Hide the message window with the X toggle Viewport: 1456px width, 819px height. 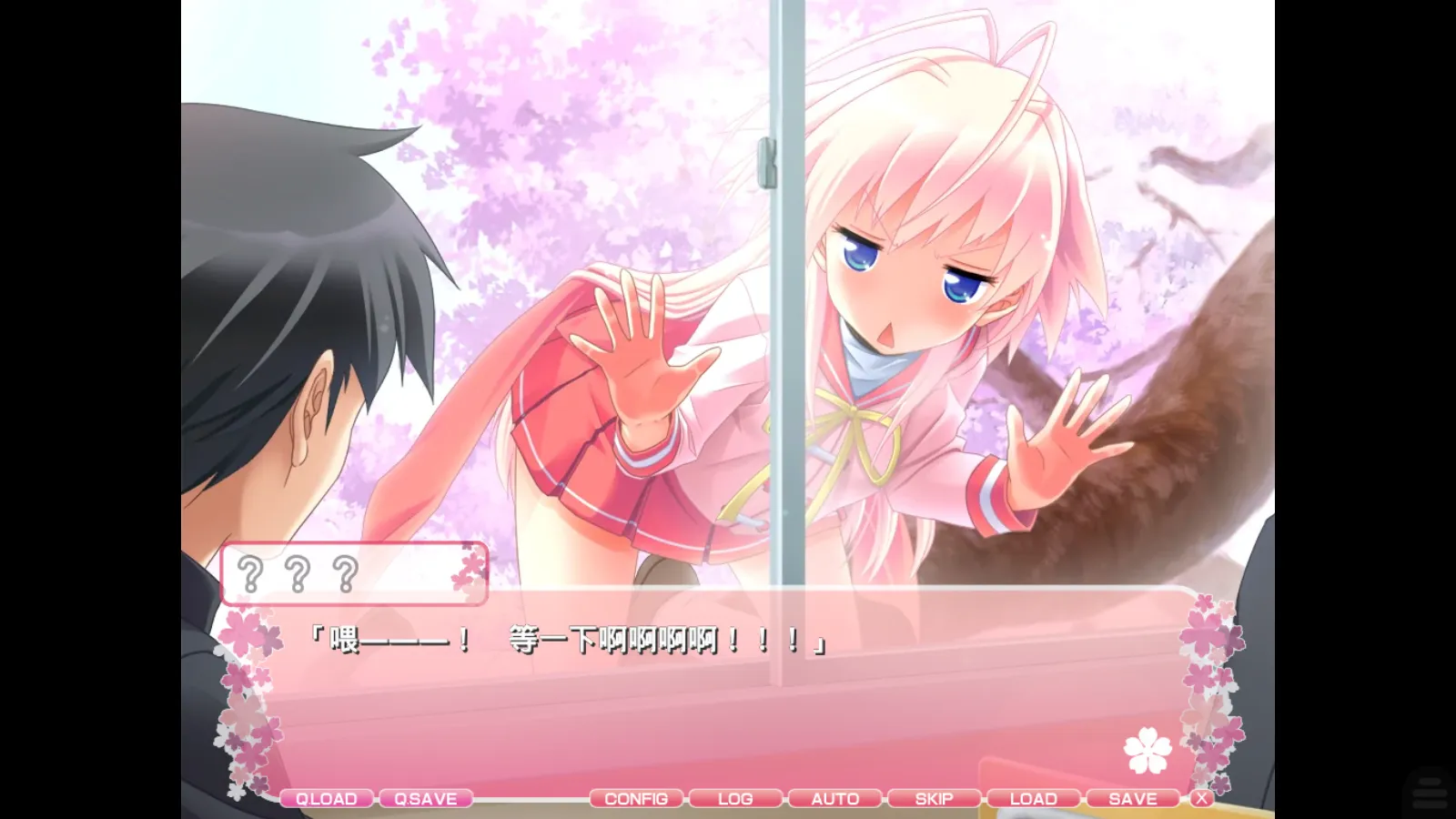pos(1203,798)
